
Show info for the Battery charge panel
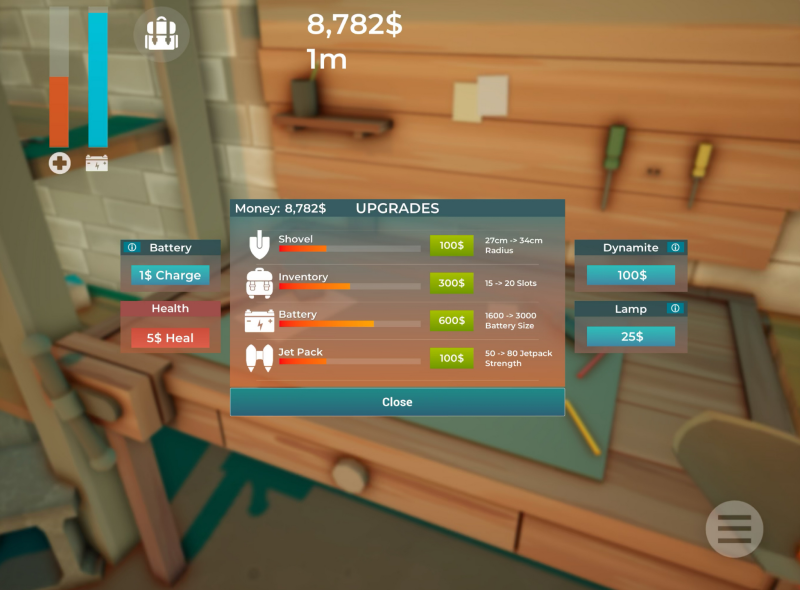coord(132,248)
